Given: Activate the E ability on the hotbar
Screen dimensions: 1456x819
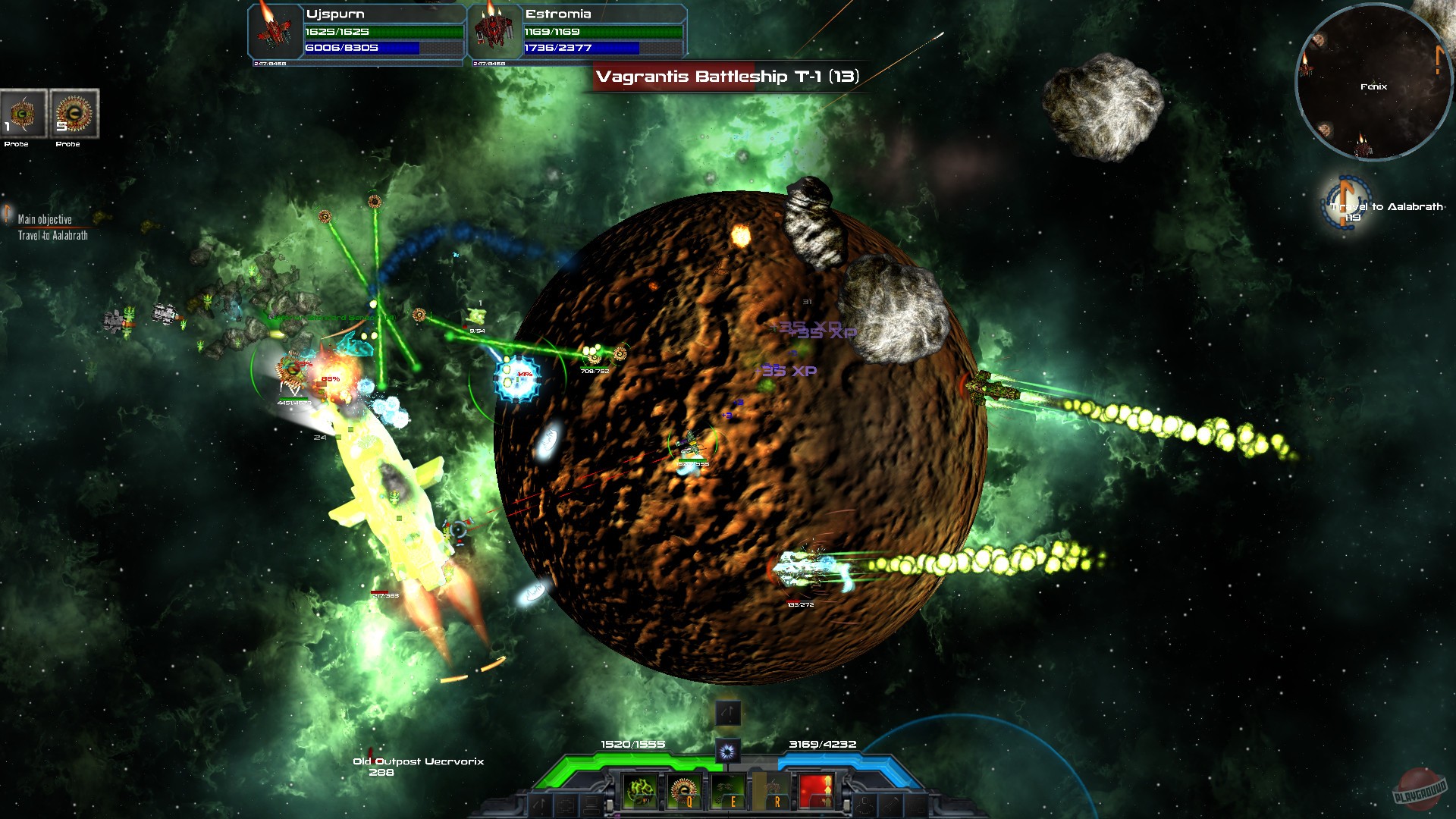Looking at the screenshot, I should coord(729,792).
